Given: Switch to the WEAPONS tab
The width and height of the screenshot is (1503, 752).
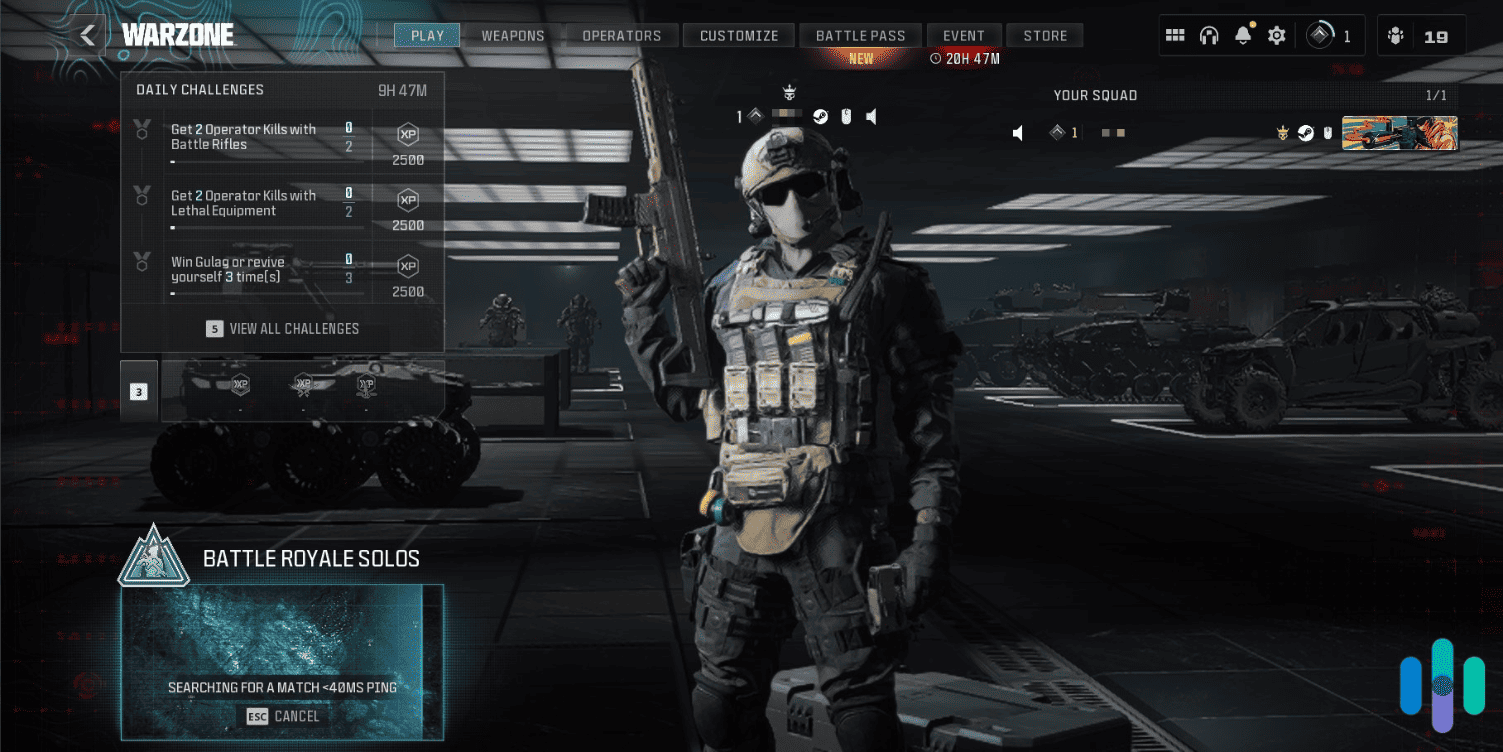Looking at the screenshot, I should [x=511, y=34].
